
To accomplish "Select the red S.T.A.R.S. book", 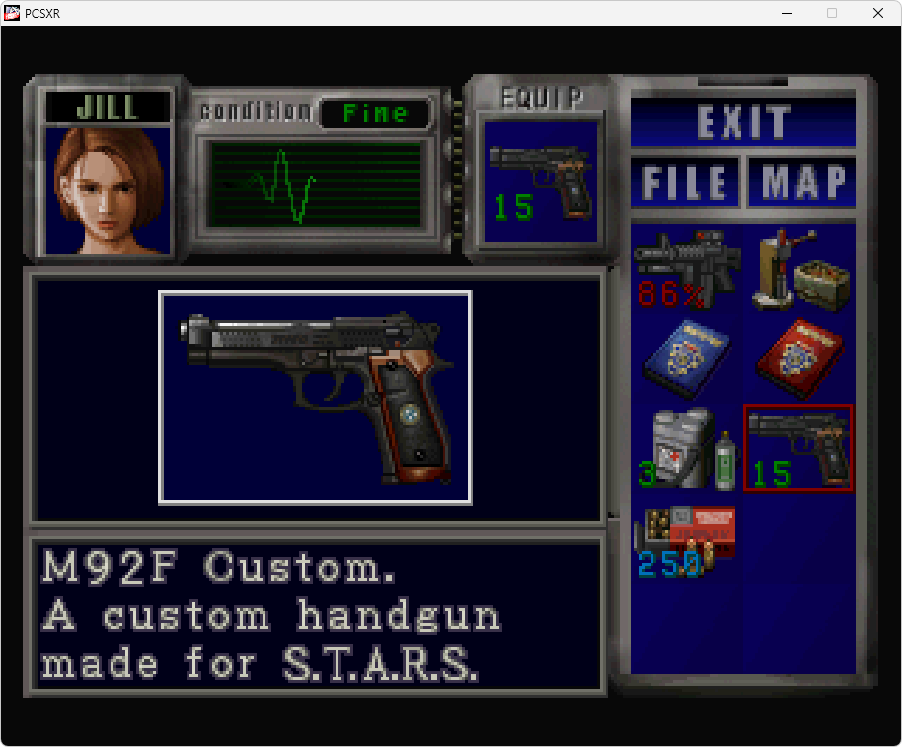I will (x=800, y=358).
